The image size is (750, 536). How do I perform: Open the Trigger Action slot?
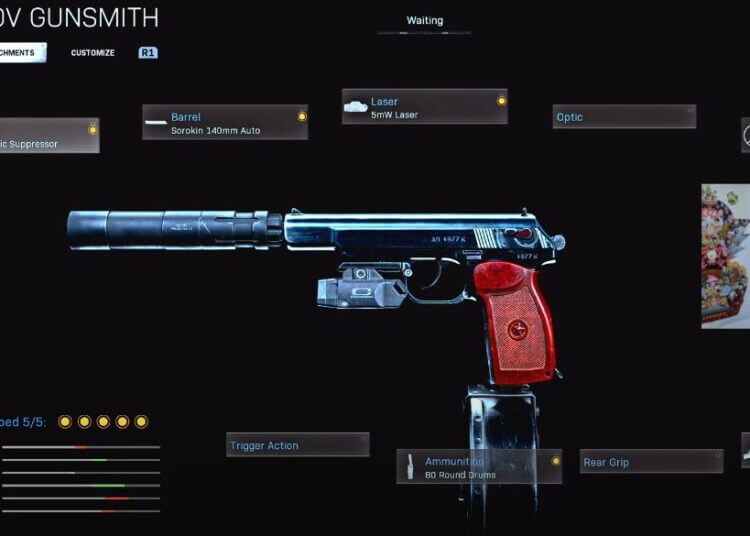pyautogui.click(x=297, y=445)
